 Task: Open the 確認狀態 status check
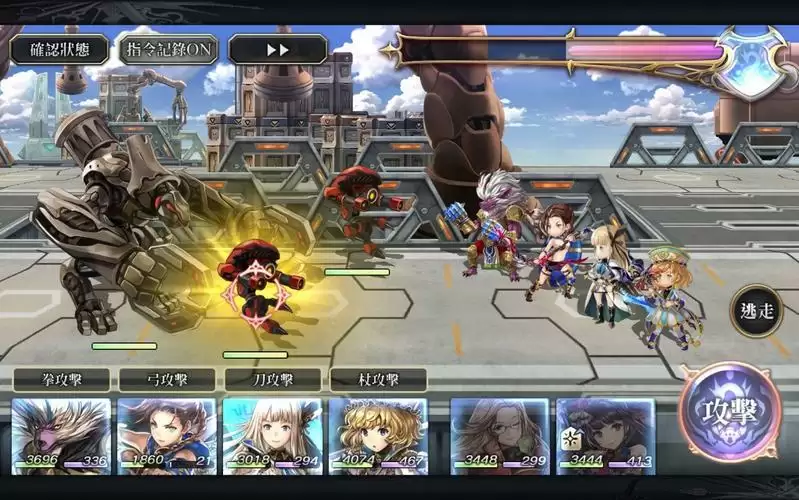(x=59, y=49)
